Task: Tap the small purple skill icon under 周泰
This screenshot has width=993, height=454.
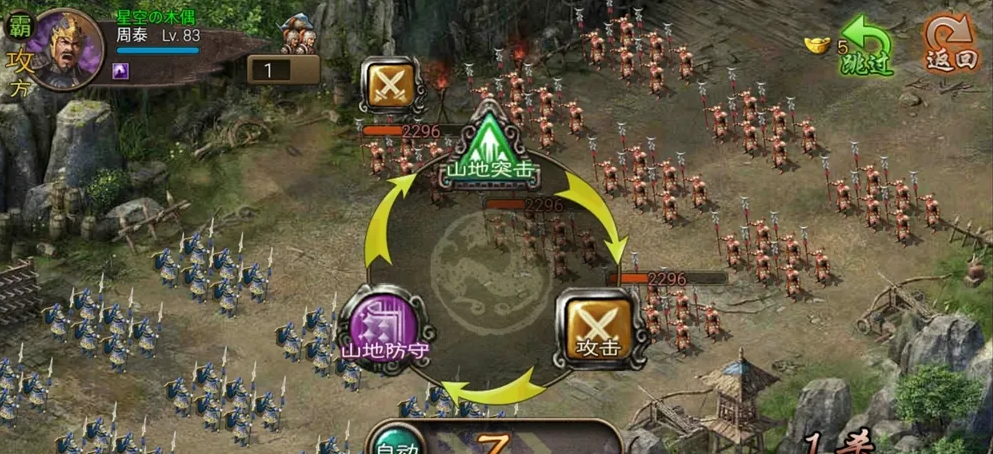Action: [x=120, y=69]
